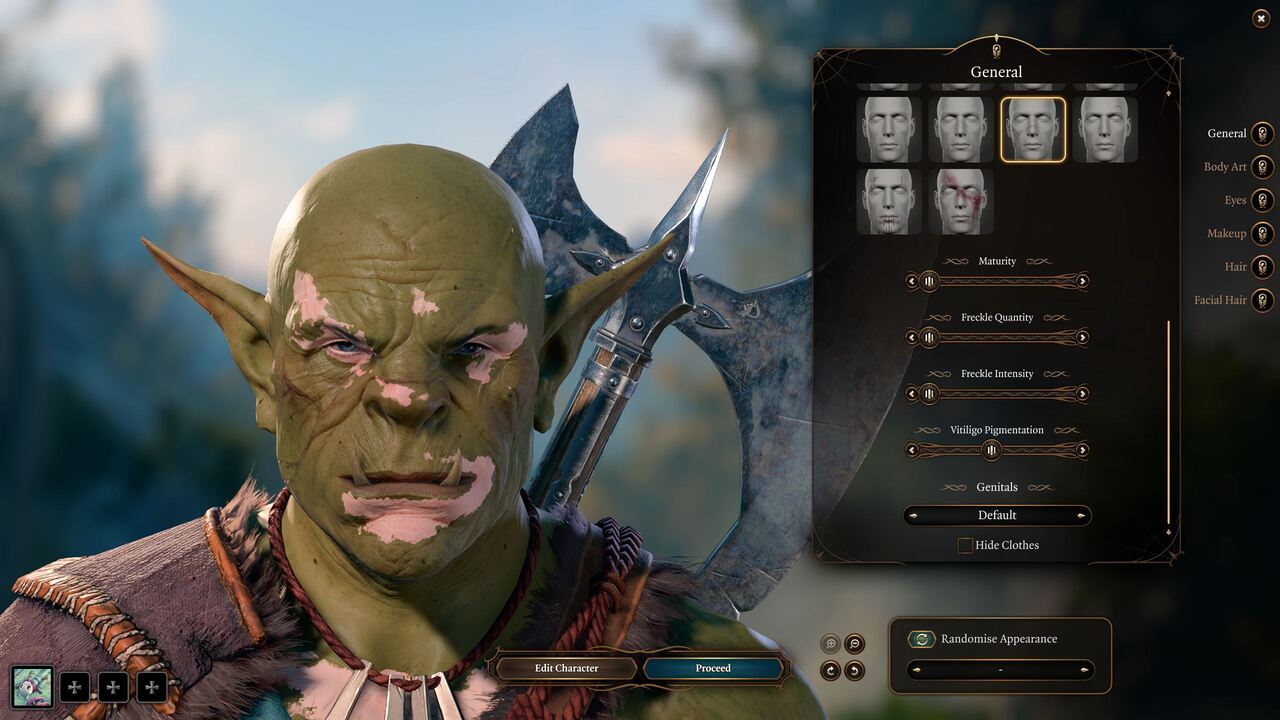Select the Eyes category in right sidebar
Screen dimensions: 1280x720
[x=1235, y=200]
